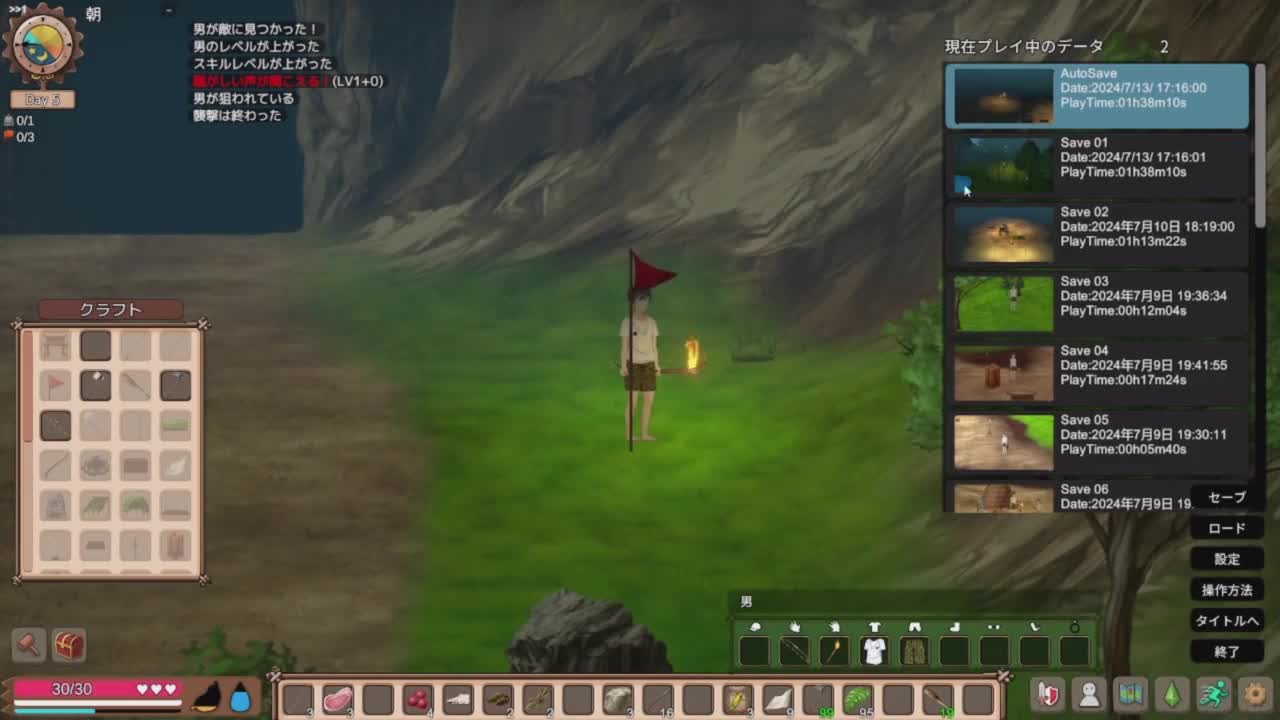Craft the red flag recipe
The width and height of the screenshot is (1280, 720).
tap(56, 385)
